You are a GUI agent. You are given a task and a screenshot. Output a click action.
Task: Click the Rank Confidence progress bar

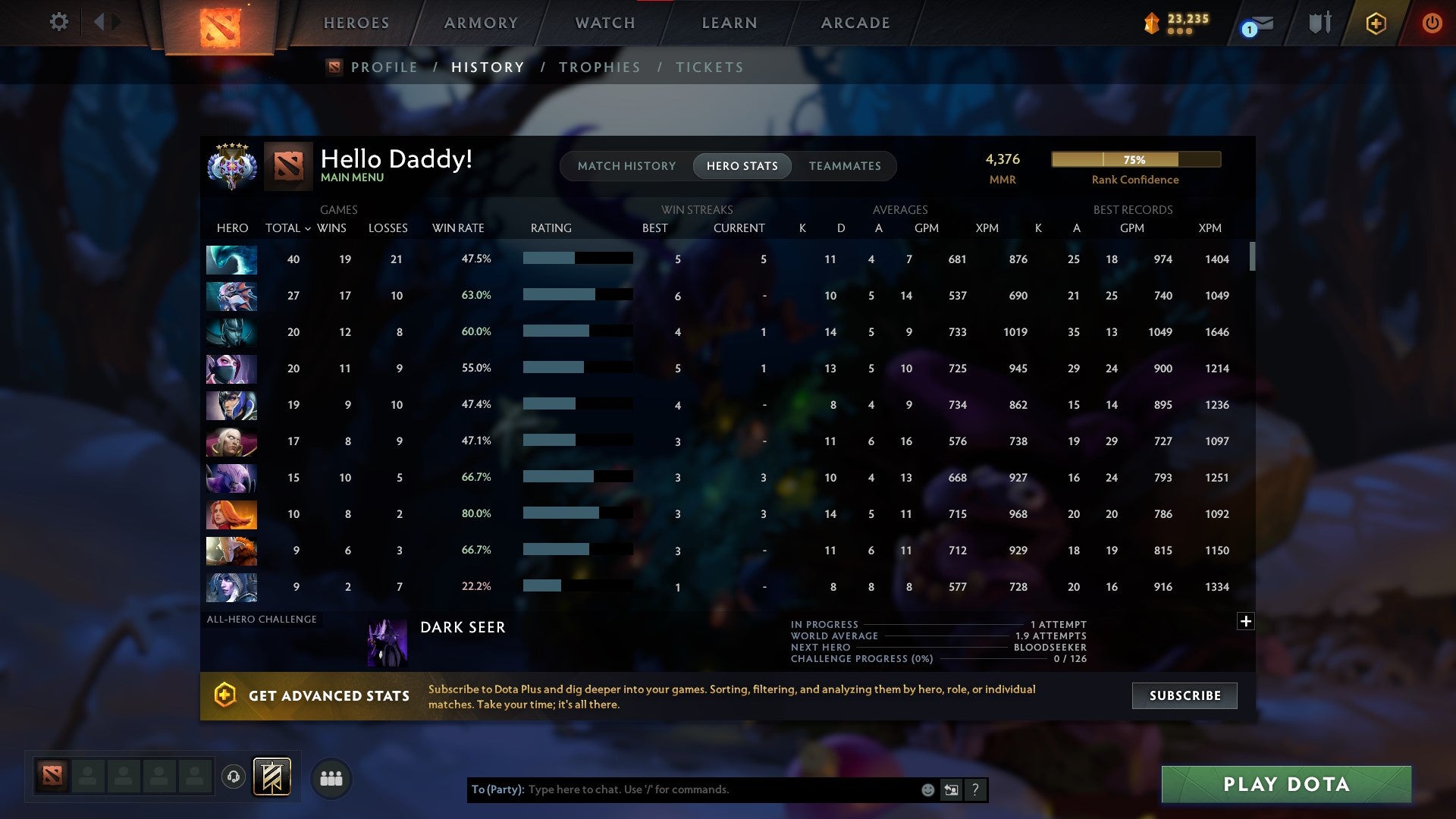(x=1135, y=160)
